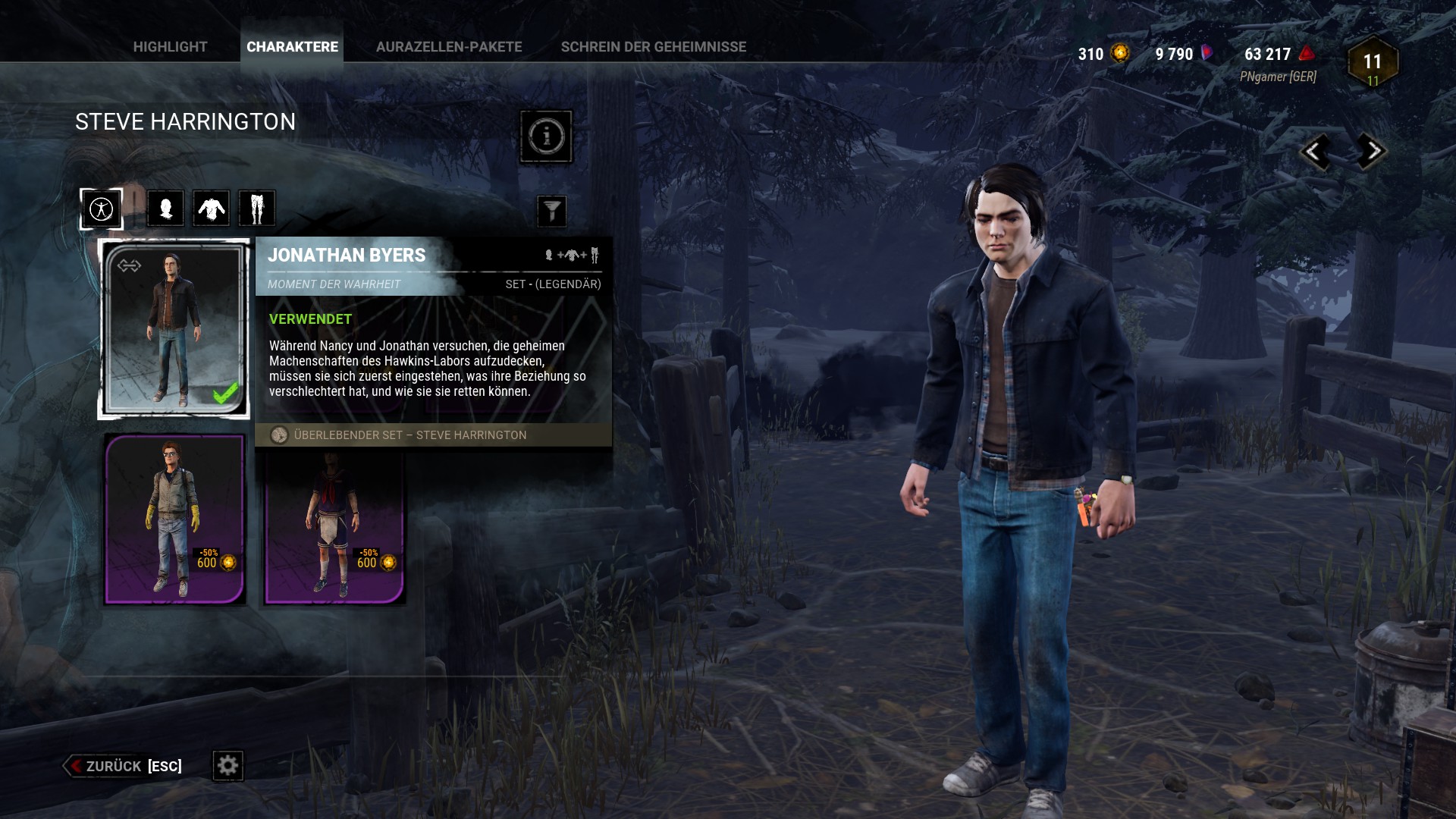The width and height of the screenshot is (1456, 819).
Task: Open the settings gear
Action: pyautogui.click(x=227, y=766)
